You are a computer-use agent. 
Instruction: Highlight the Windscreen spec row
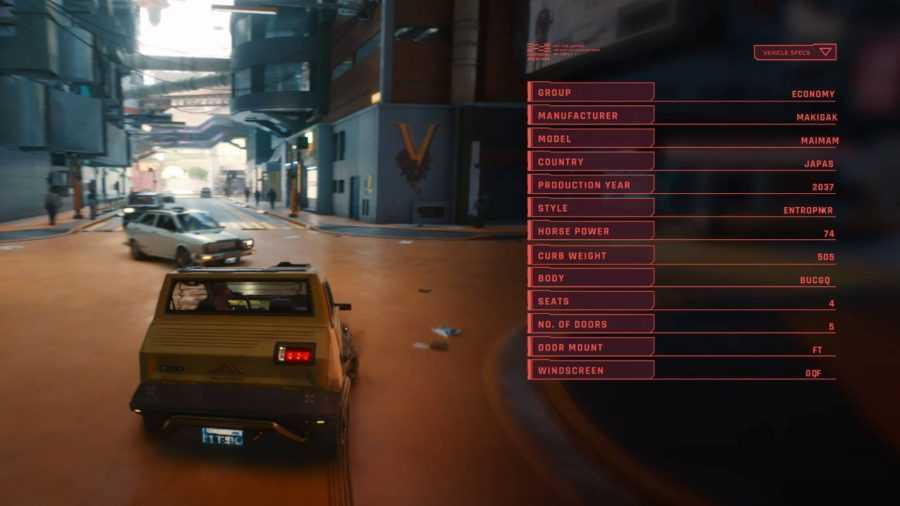[590, 370]
